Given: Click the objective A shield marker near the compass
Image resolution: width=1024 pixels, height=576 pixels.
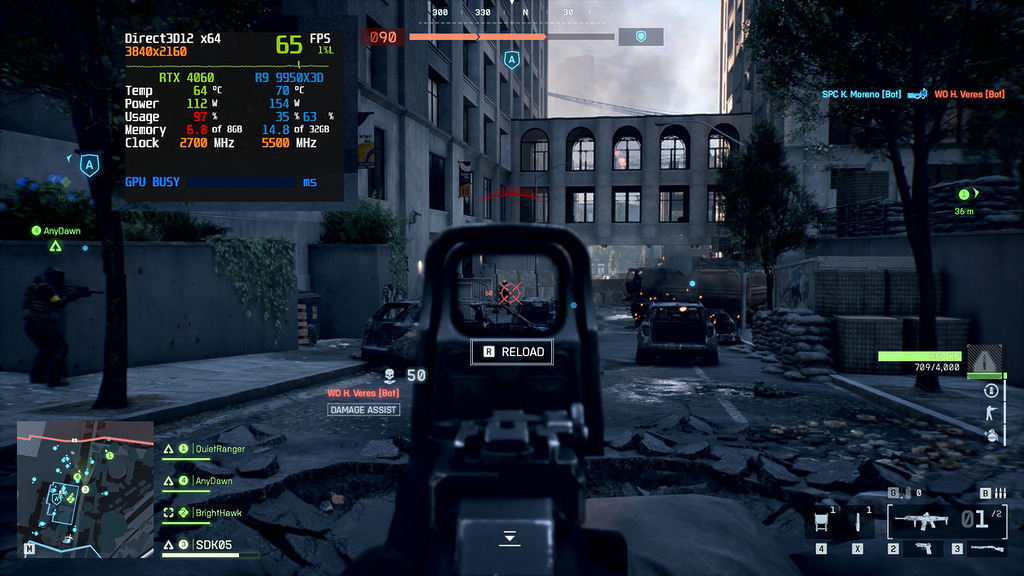Looking at the screenshot, I should 512,60.
